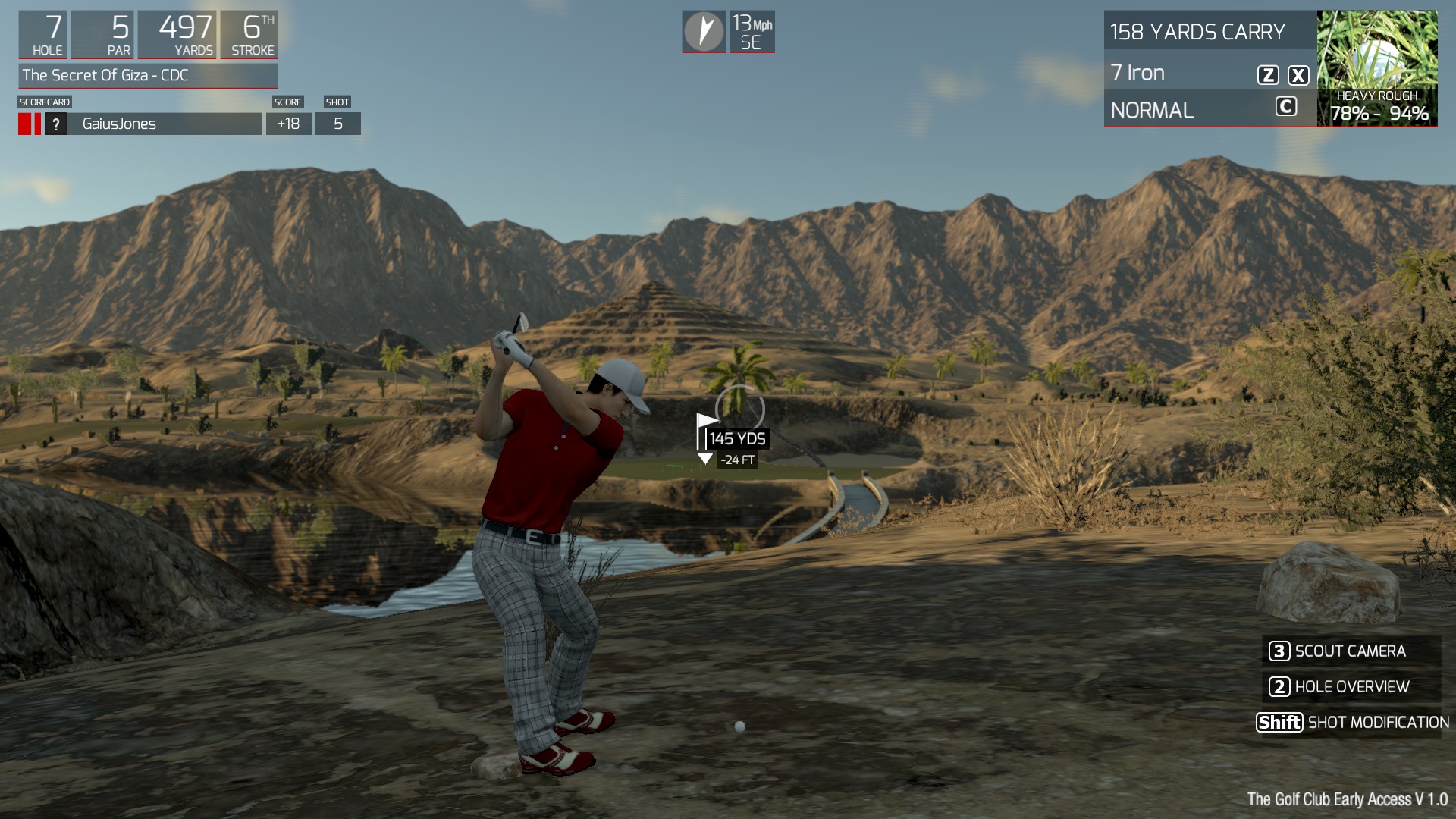Click the wind direction compass icon
The height and width of the screenshot is (819, 1456).
(704, 32)
